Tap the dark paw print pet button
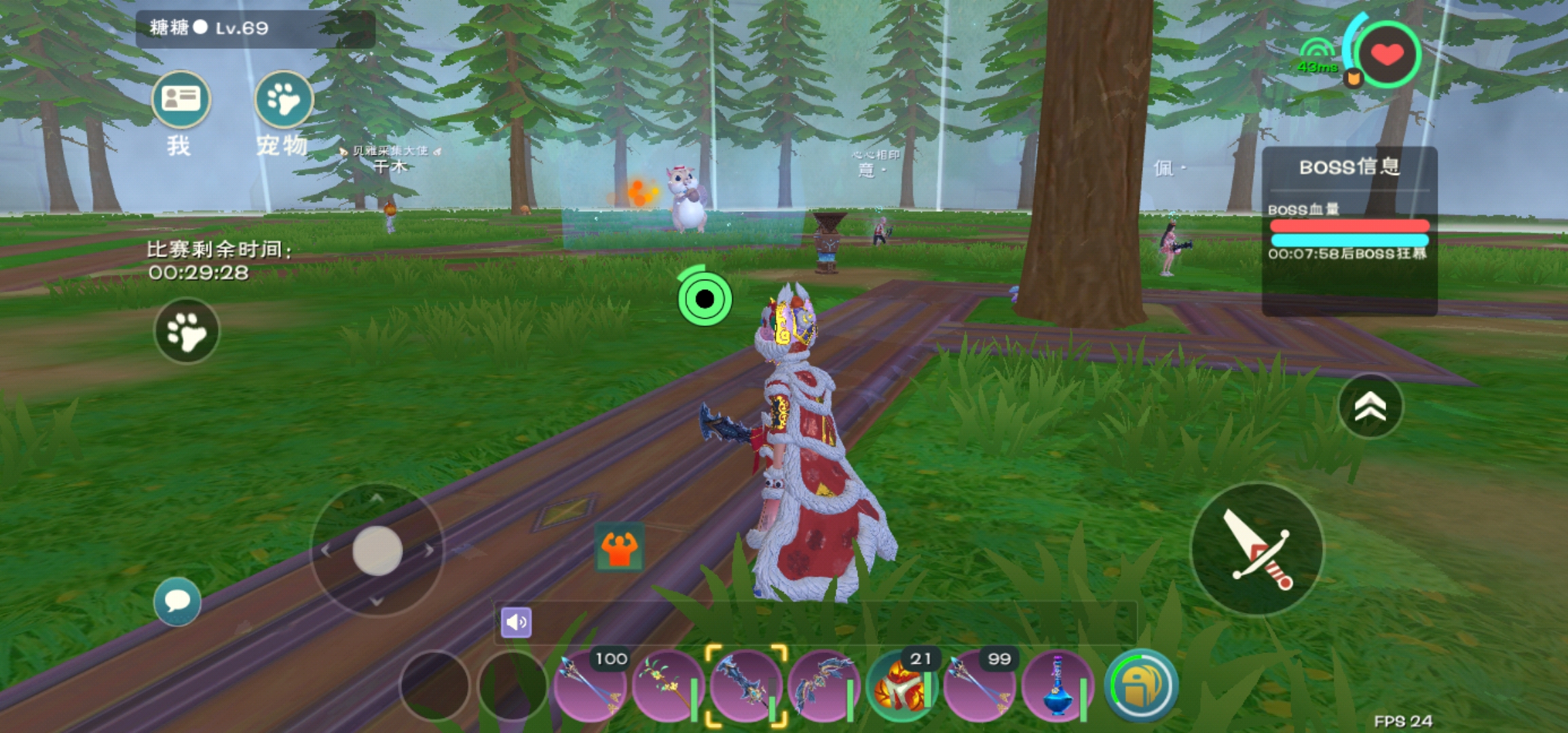 pos(187,331)
